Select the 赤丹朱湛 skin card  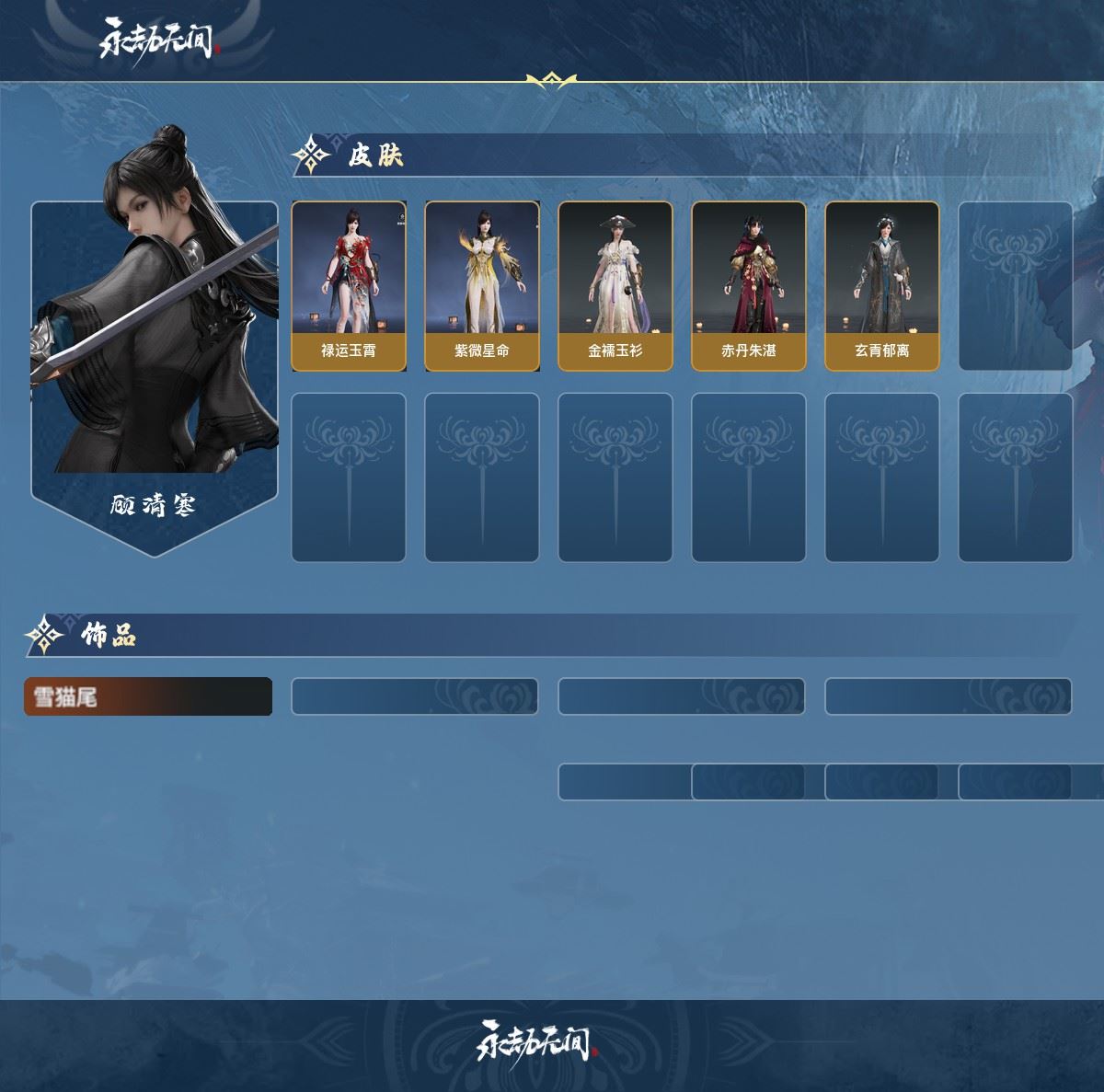tap(749, 286)
